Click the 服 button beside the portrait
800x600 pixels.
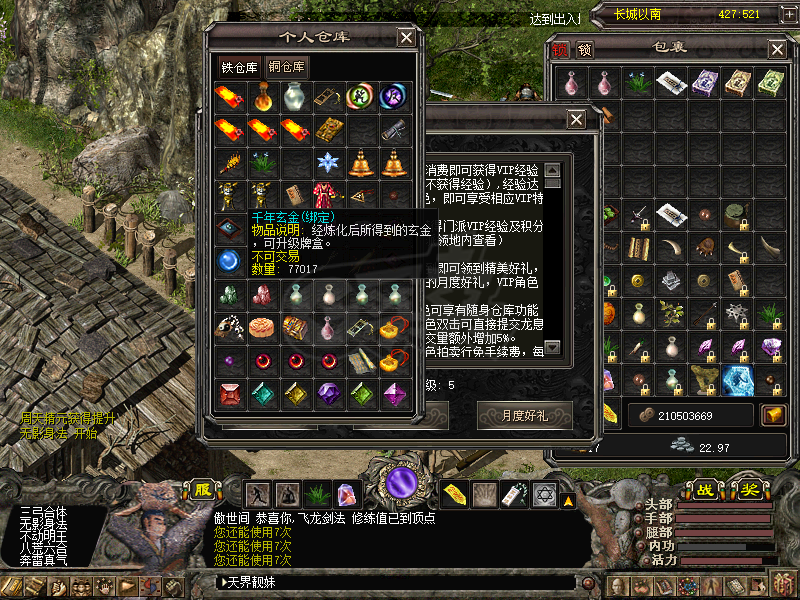[203, 490]
